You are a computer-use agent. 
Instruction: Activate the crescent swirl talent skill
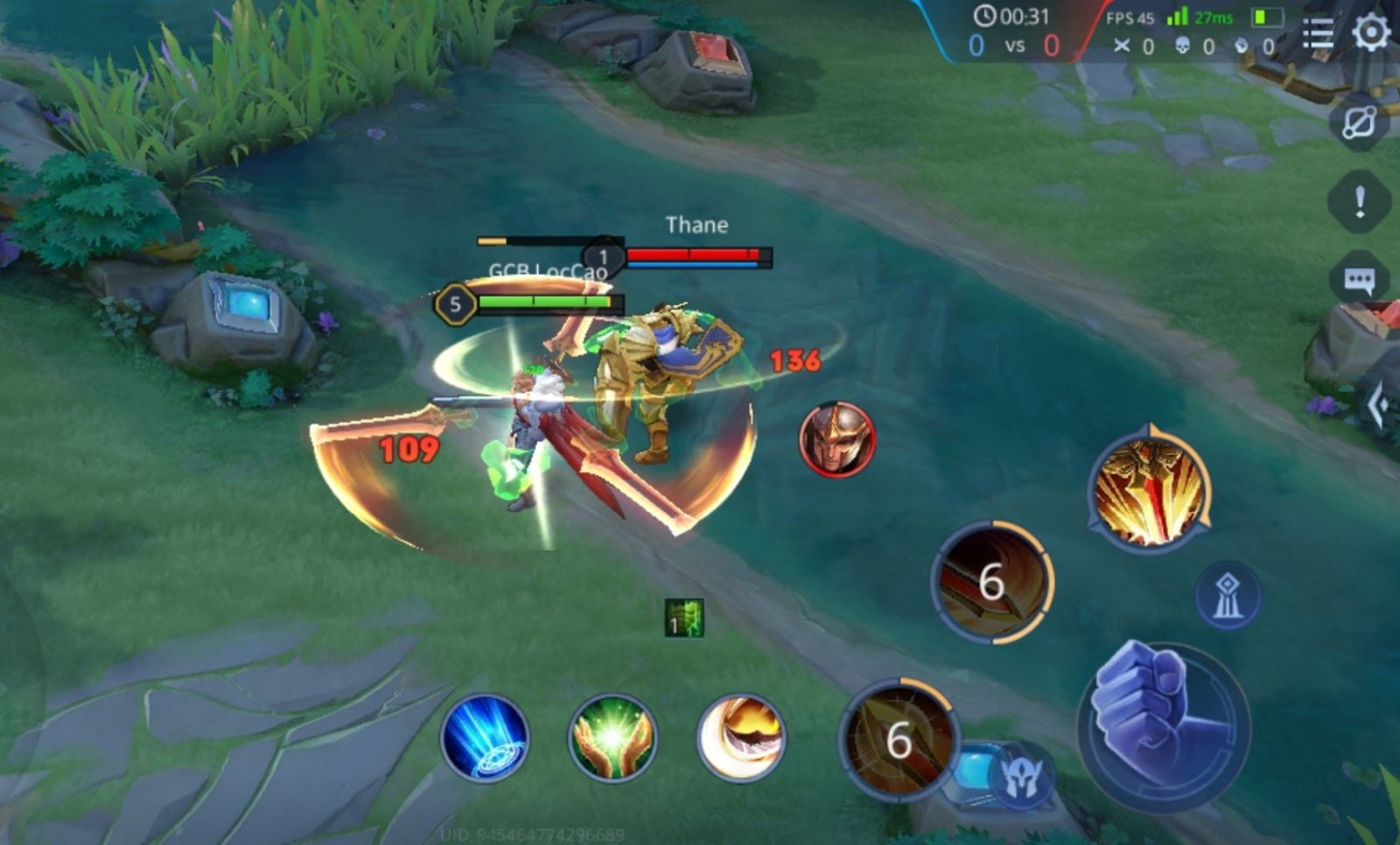(740, 737)
